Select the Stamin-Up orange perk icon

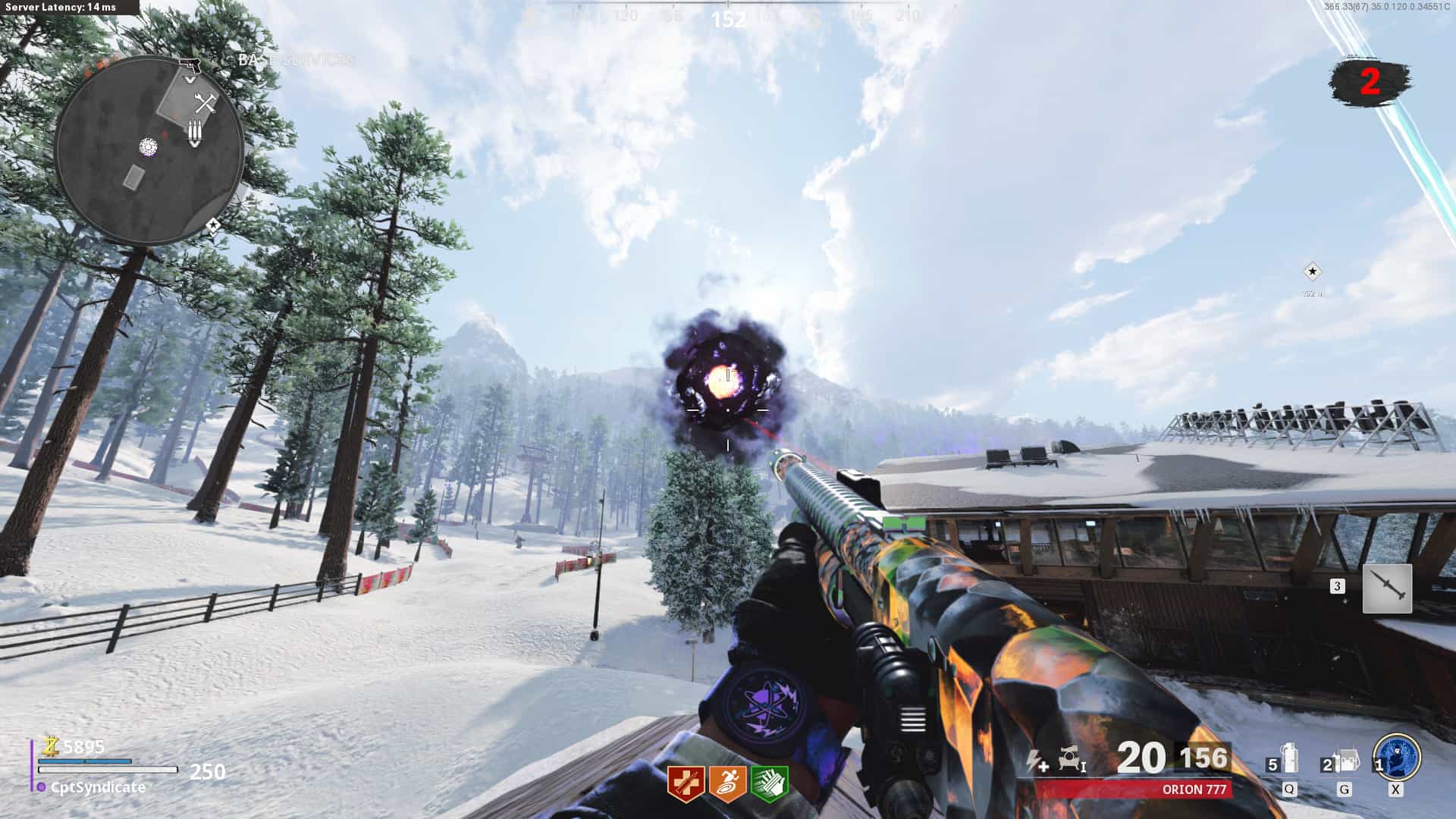727,783
